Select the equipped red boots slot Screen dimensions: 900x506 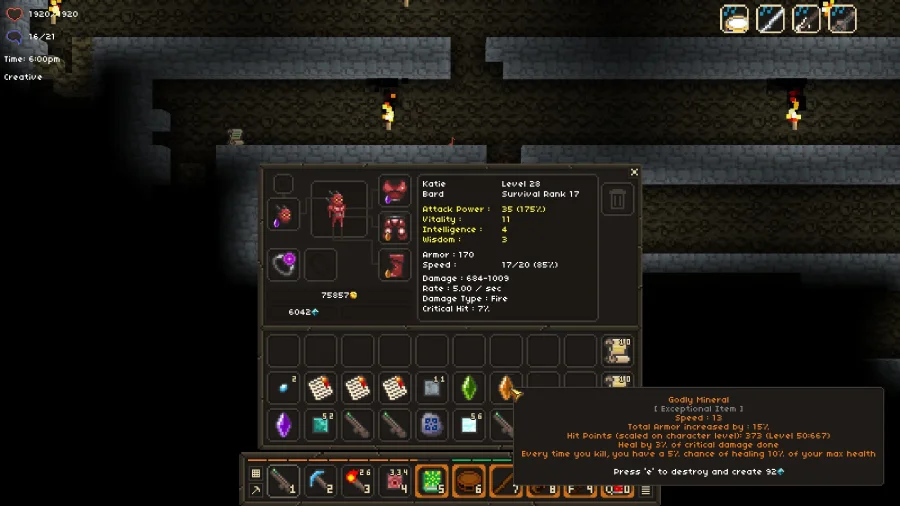(x=394, y=265)
